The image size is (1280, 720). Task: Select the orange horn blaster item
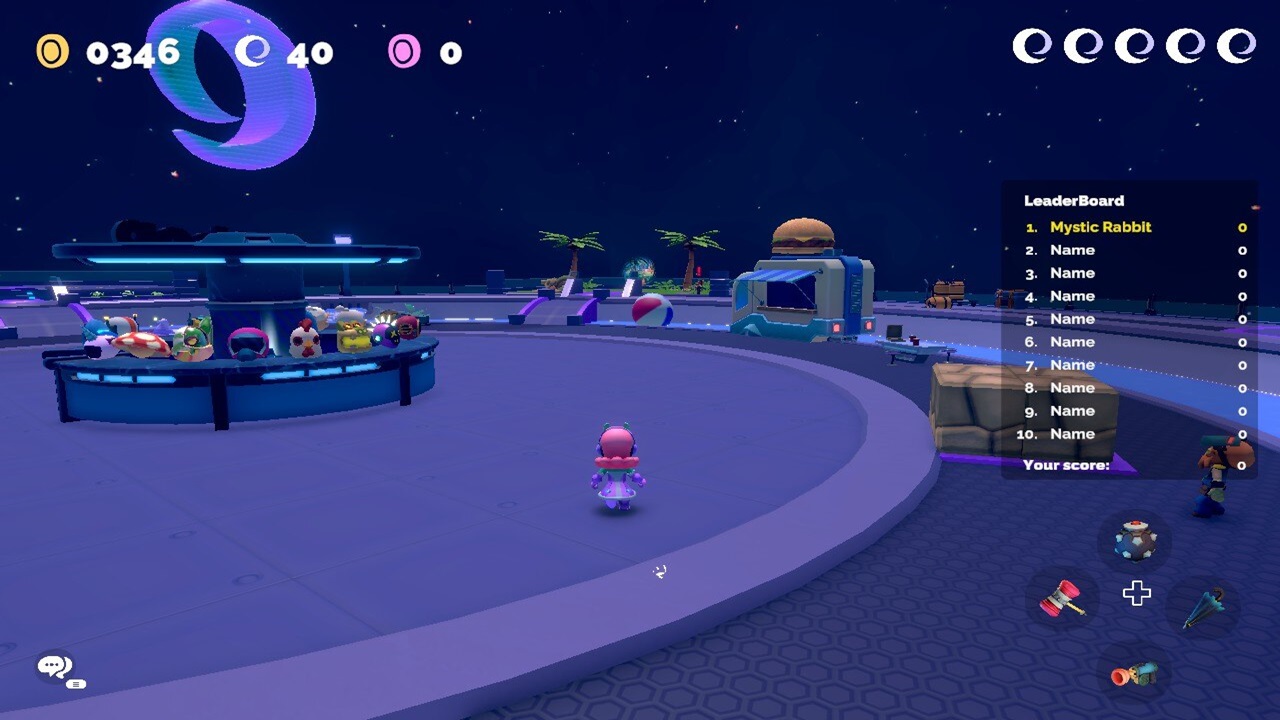point(1135,673)
